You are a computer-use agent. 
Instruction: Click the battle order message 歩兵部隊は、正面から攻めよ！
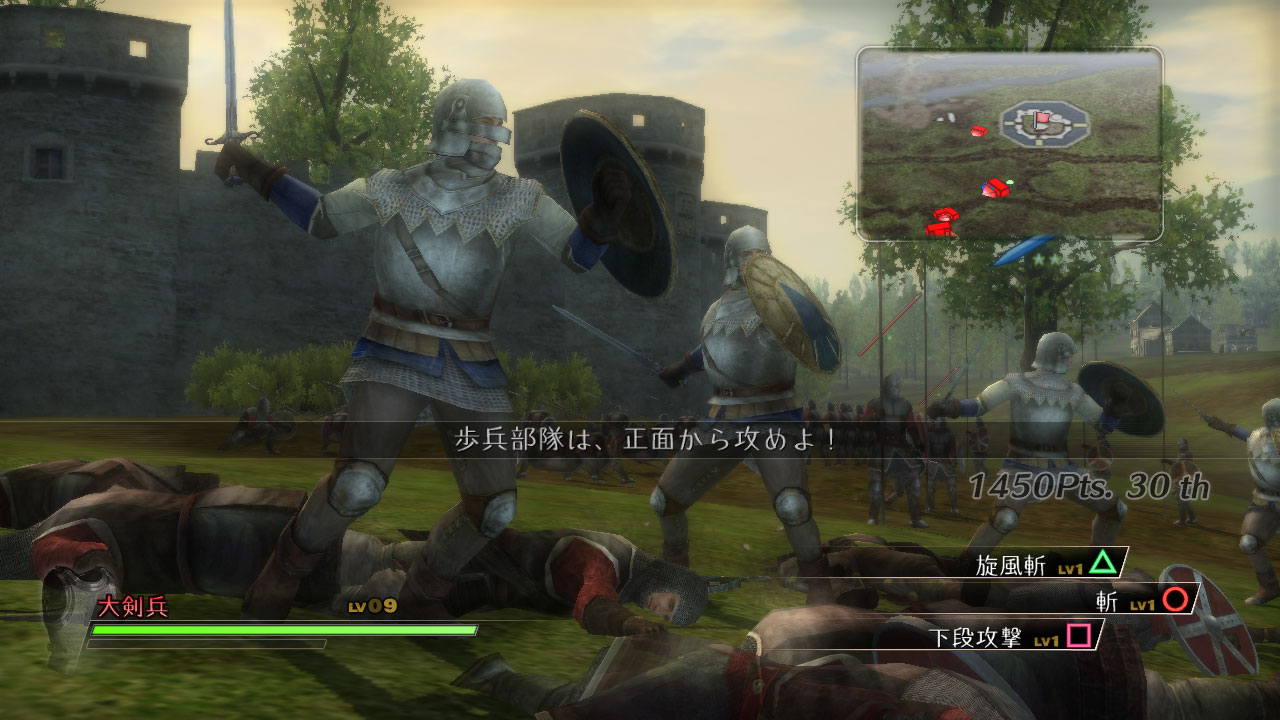[x=638, y=440]
